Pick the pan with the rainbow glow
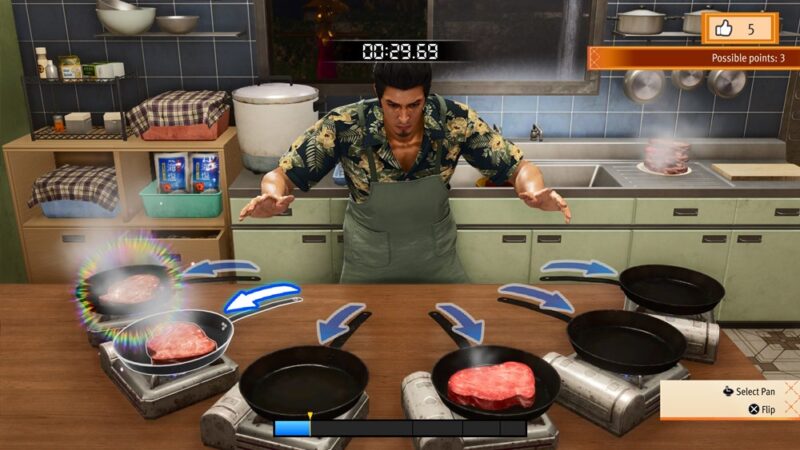This screenshot has width=800, height=450. (130, 286)
